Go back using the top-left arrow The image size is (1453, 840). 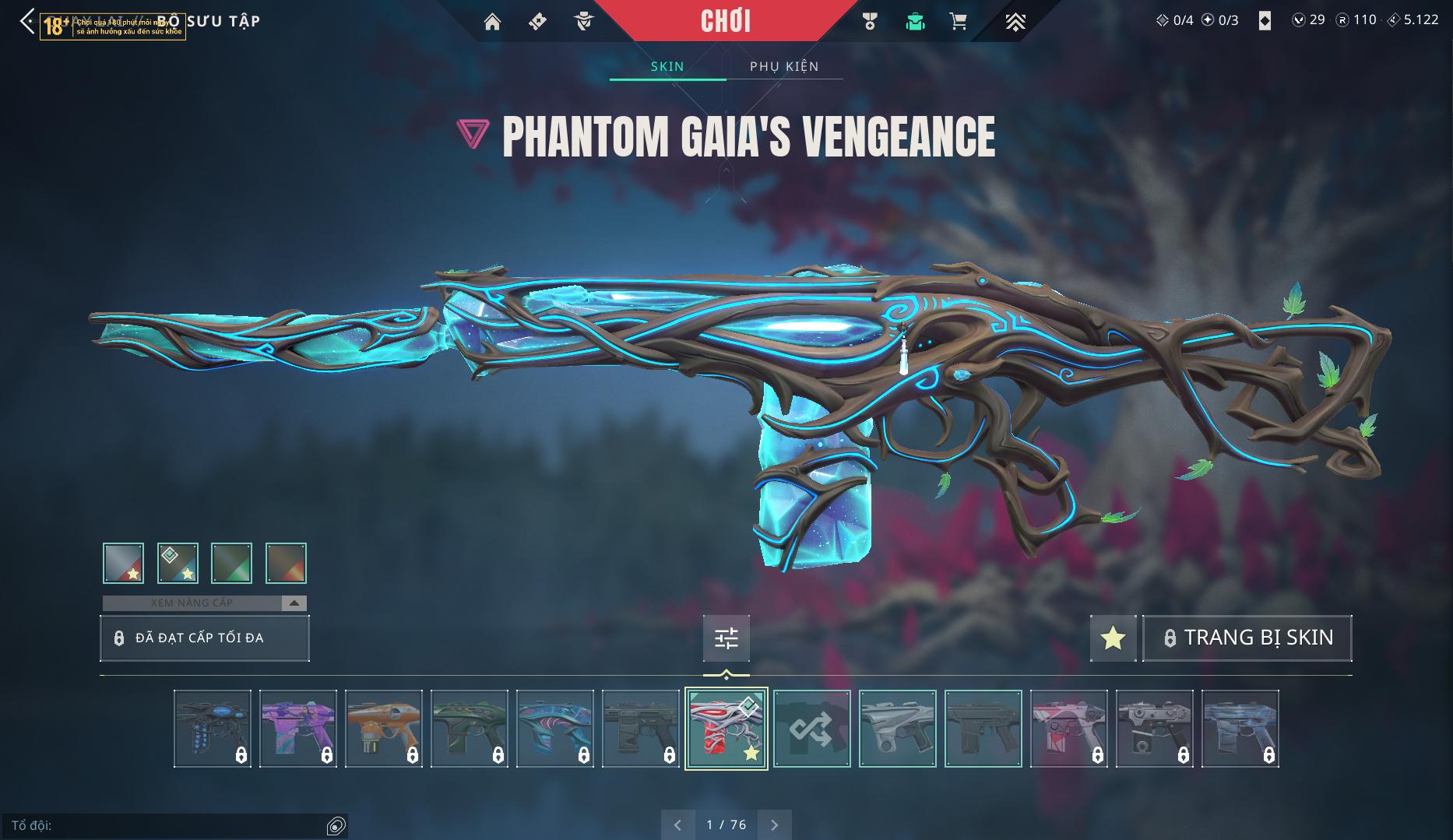26,21
